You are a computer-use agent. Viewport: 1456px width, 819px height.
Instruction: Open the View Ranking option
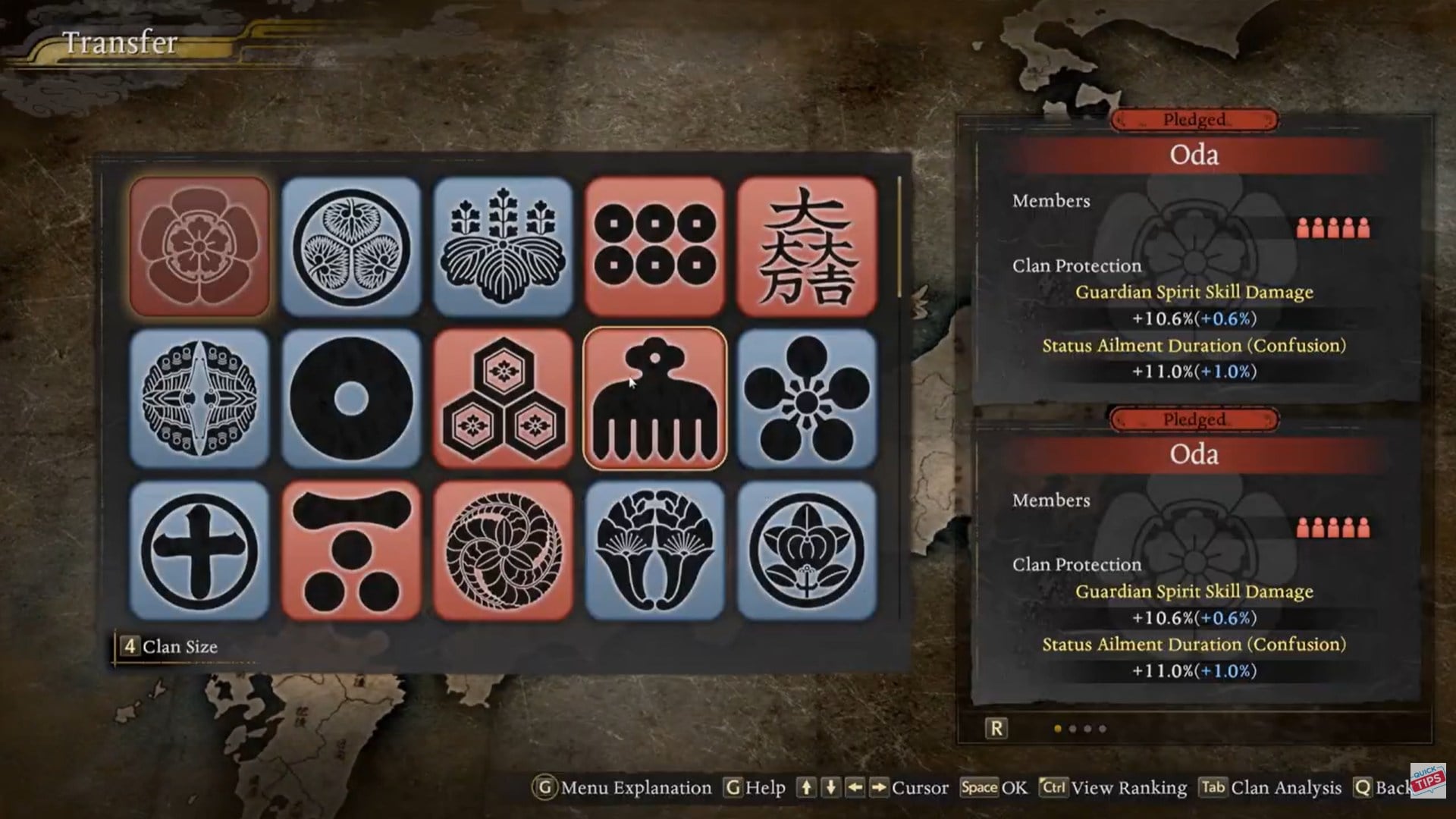pyautogui.click(x=1113, y=788)
